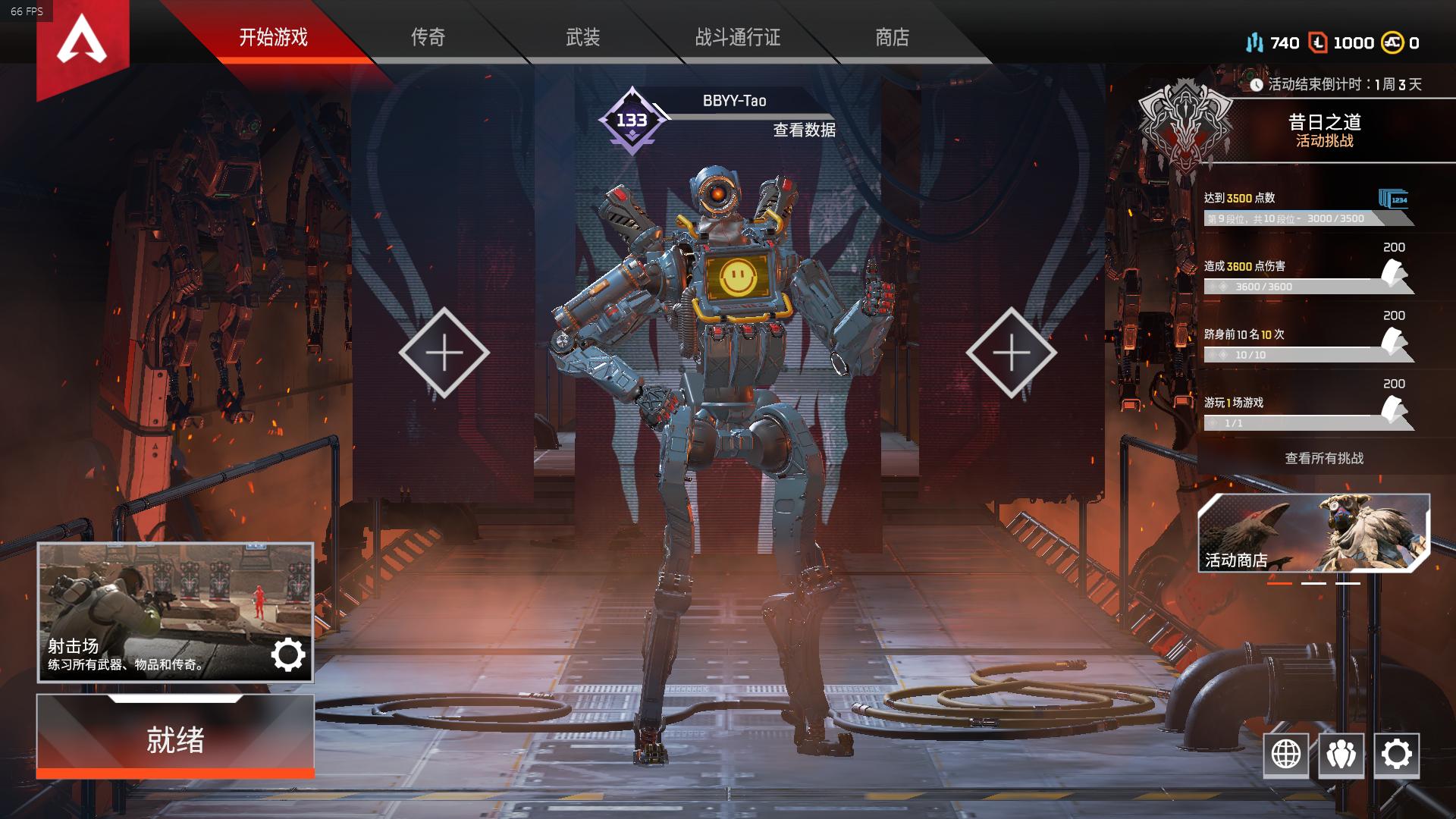Go to the 商店 (Store) tab

(892, 37)
